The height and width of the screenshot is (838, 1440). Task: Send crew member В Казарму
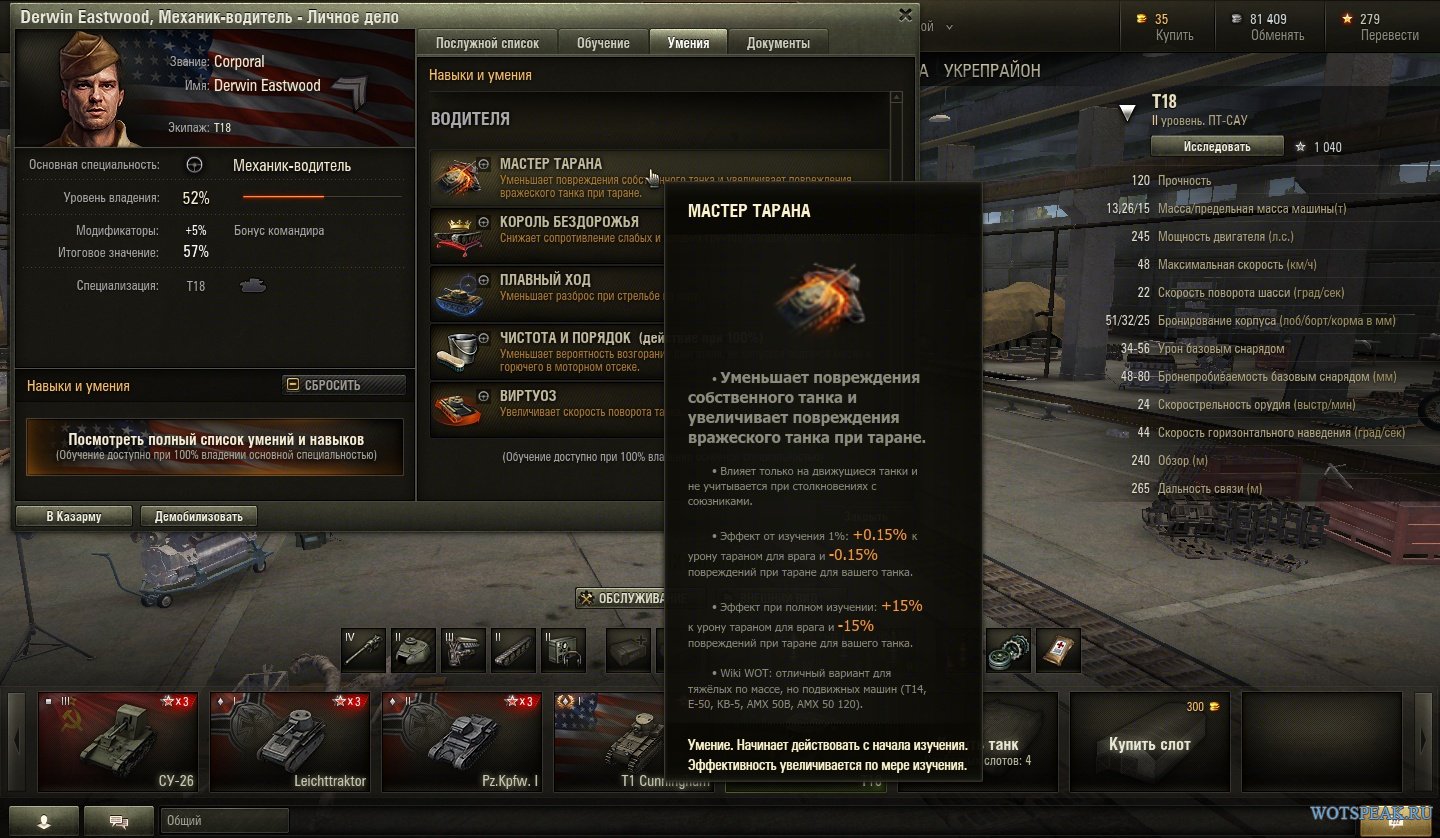point(74,516)
